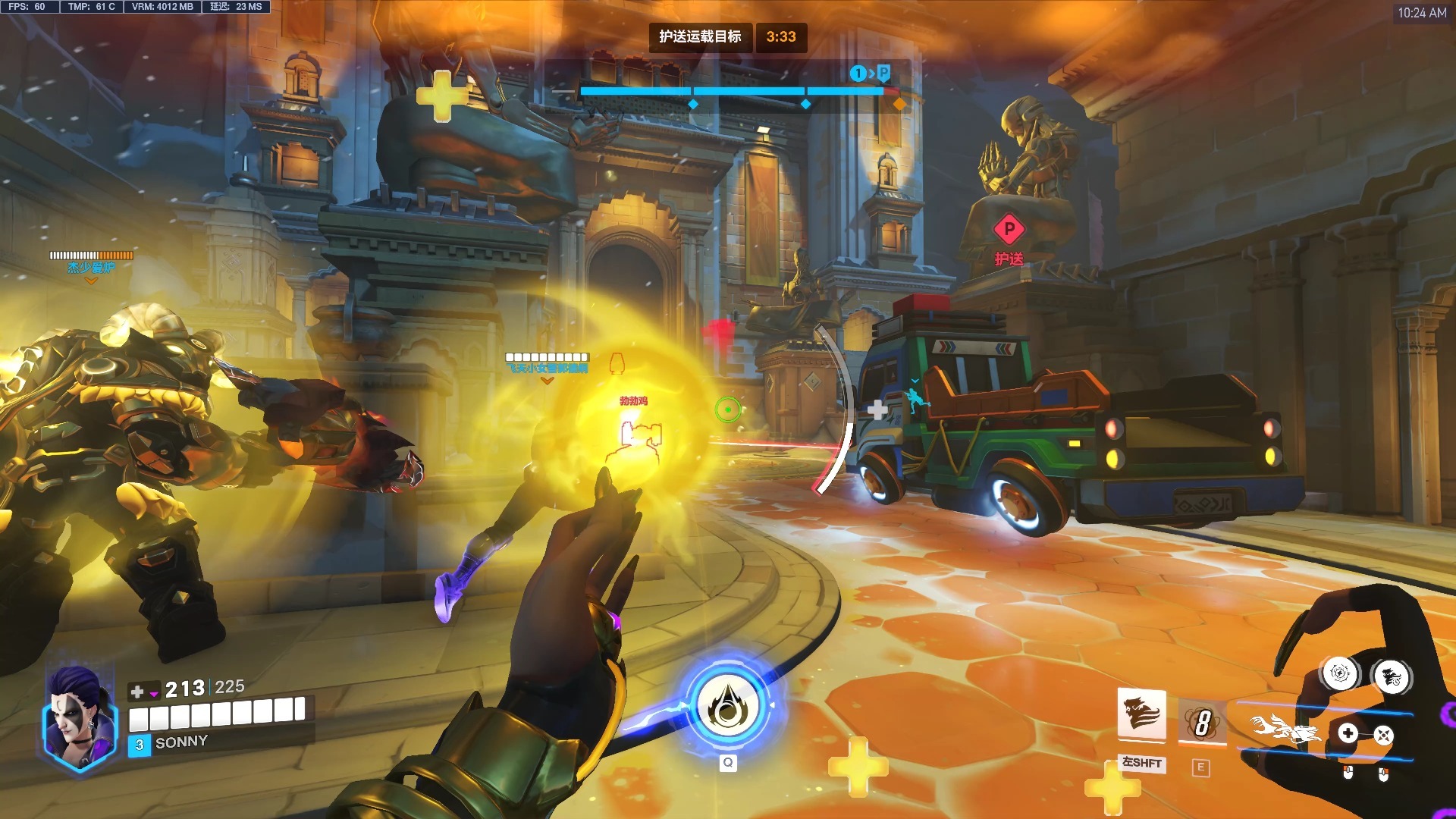Select the primary fire healing plus icon
This screenshot has height=819, width=1456.
[1348, 733]
